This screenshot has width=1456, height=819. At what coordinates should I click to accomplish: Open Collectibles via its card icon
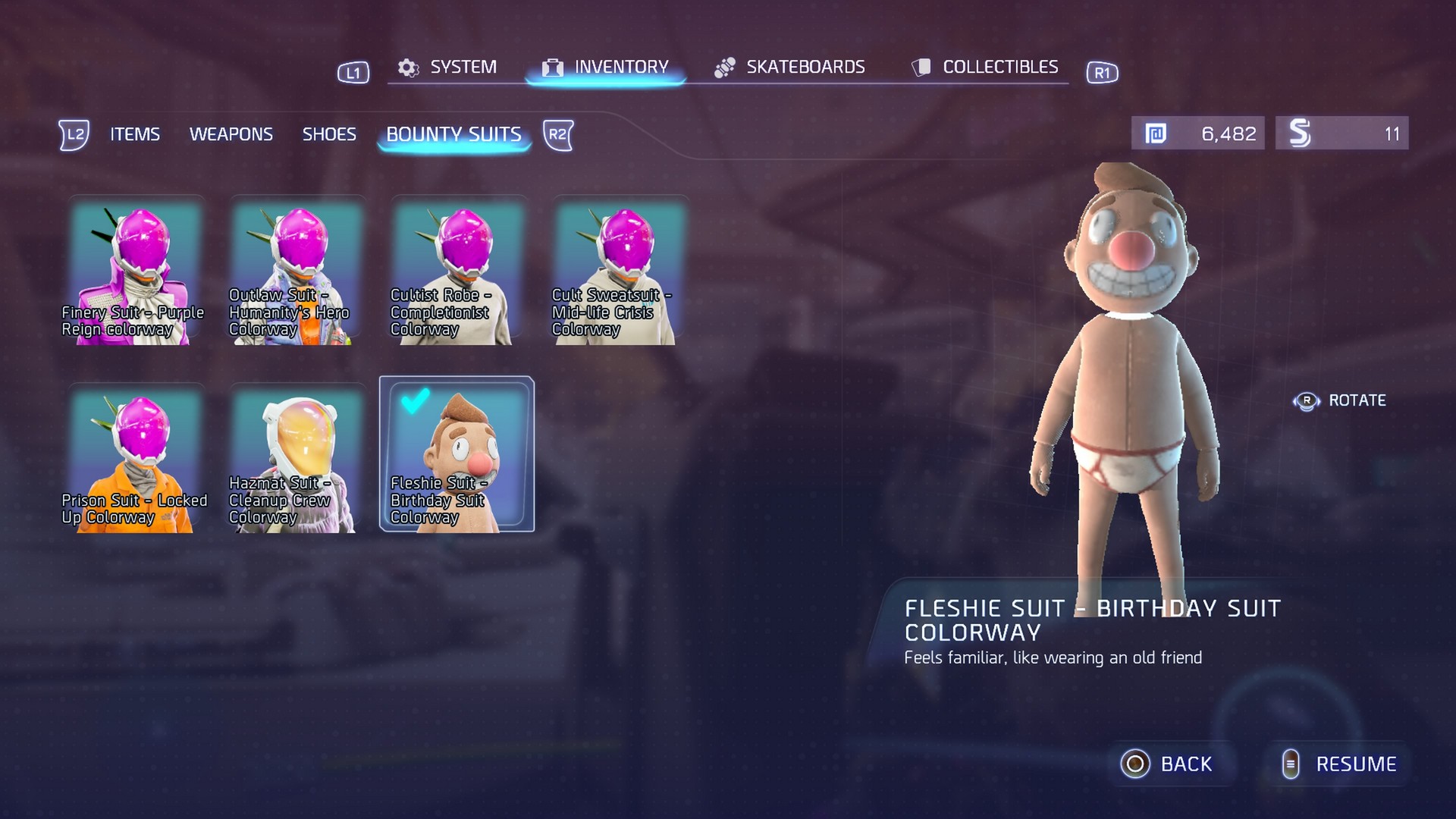[x=921, y=67]
